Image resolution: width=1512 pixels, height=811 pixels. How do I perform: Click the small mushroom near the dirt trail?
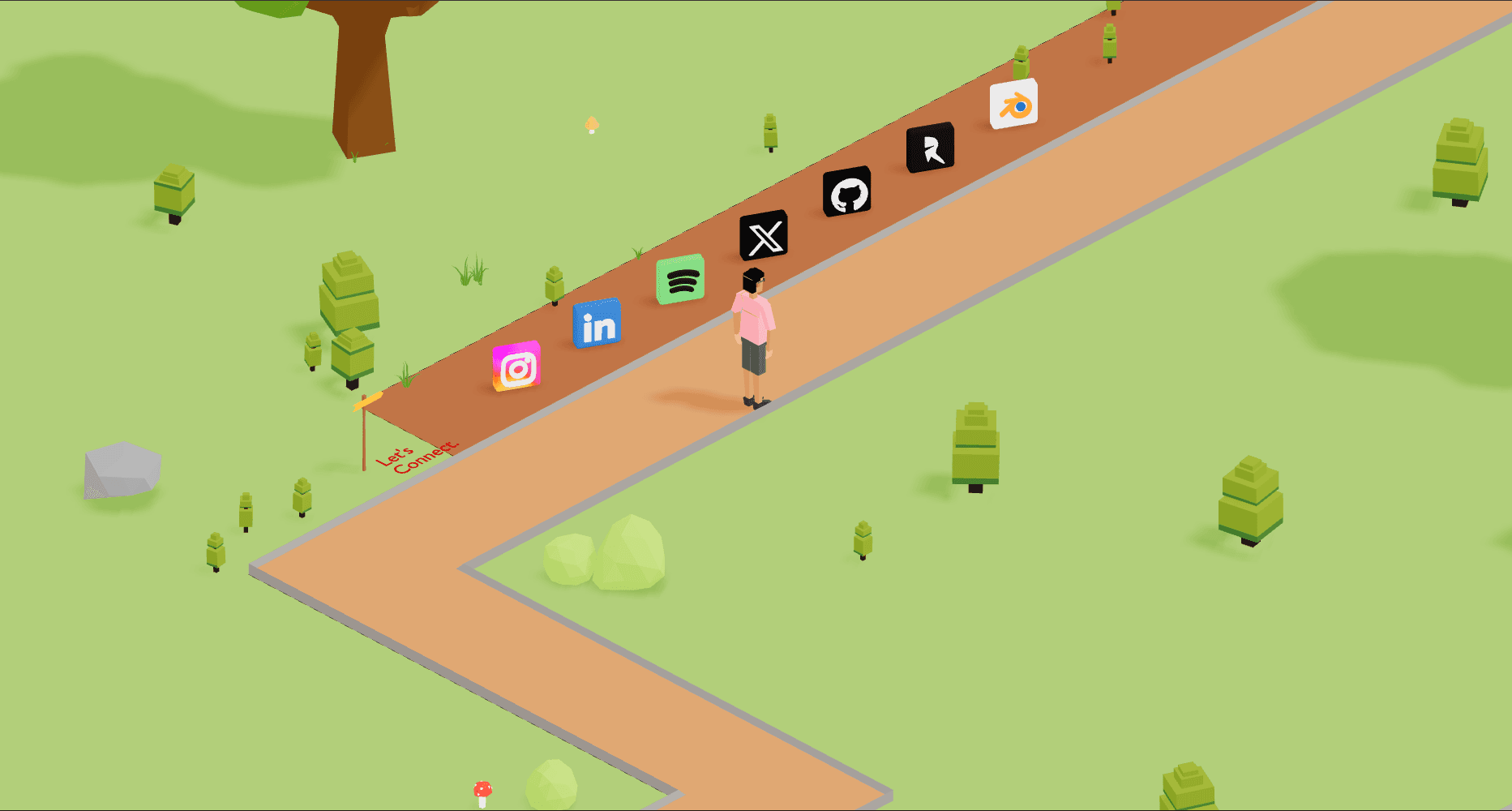(591, 126)
